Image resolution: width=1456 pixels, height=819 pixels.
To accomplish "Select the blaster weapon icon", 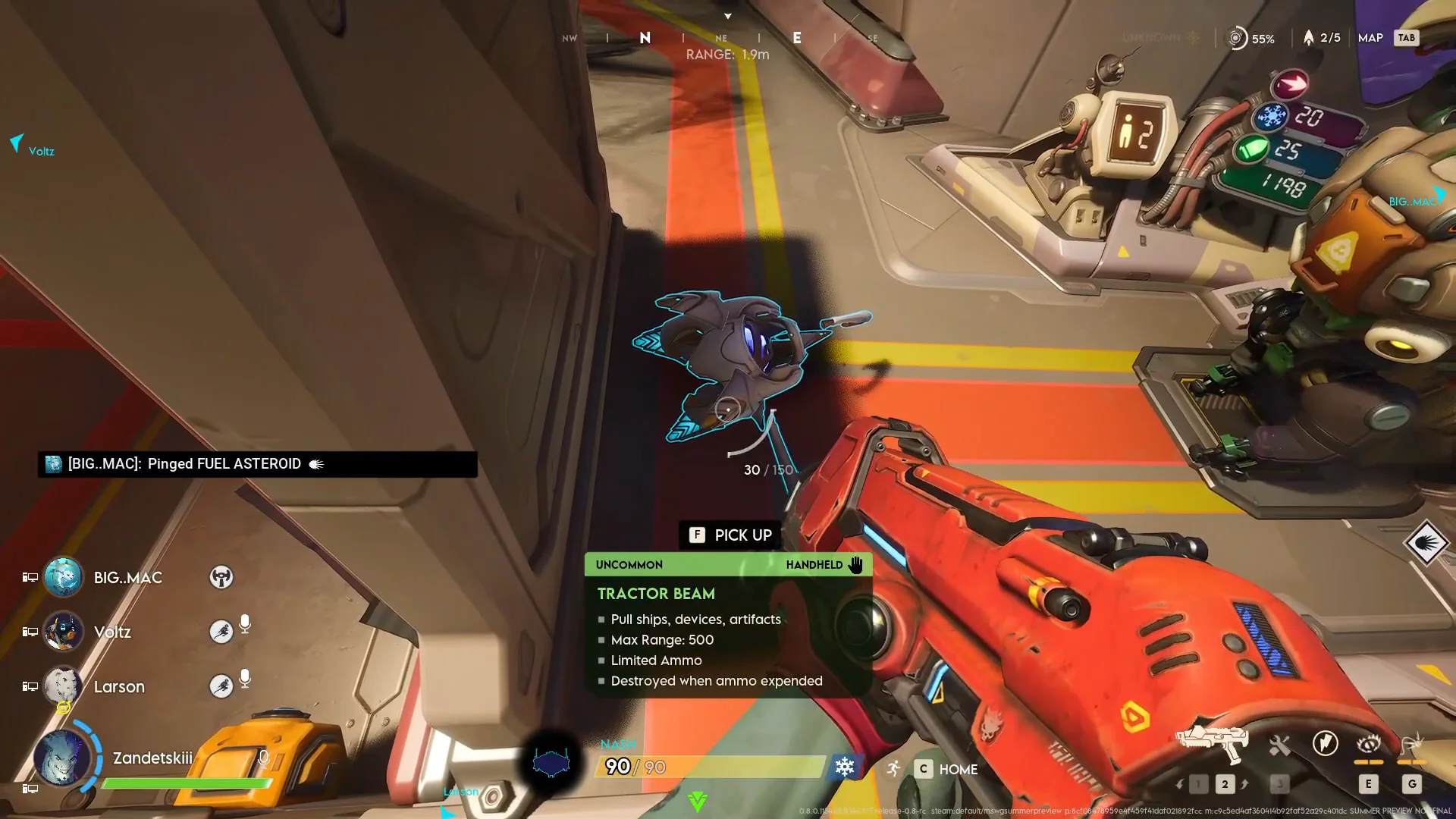I will [x=1212, y=743].
